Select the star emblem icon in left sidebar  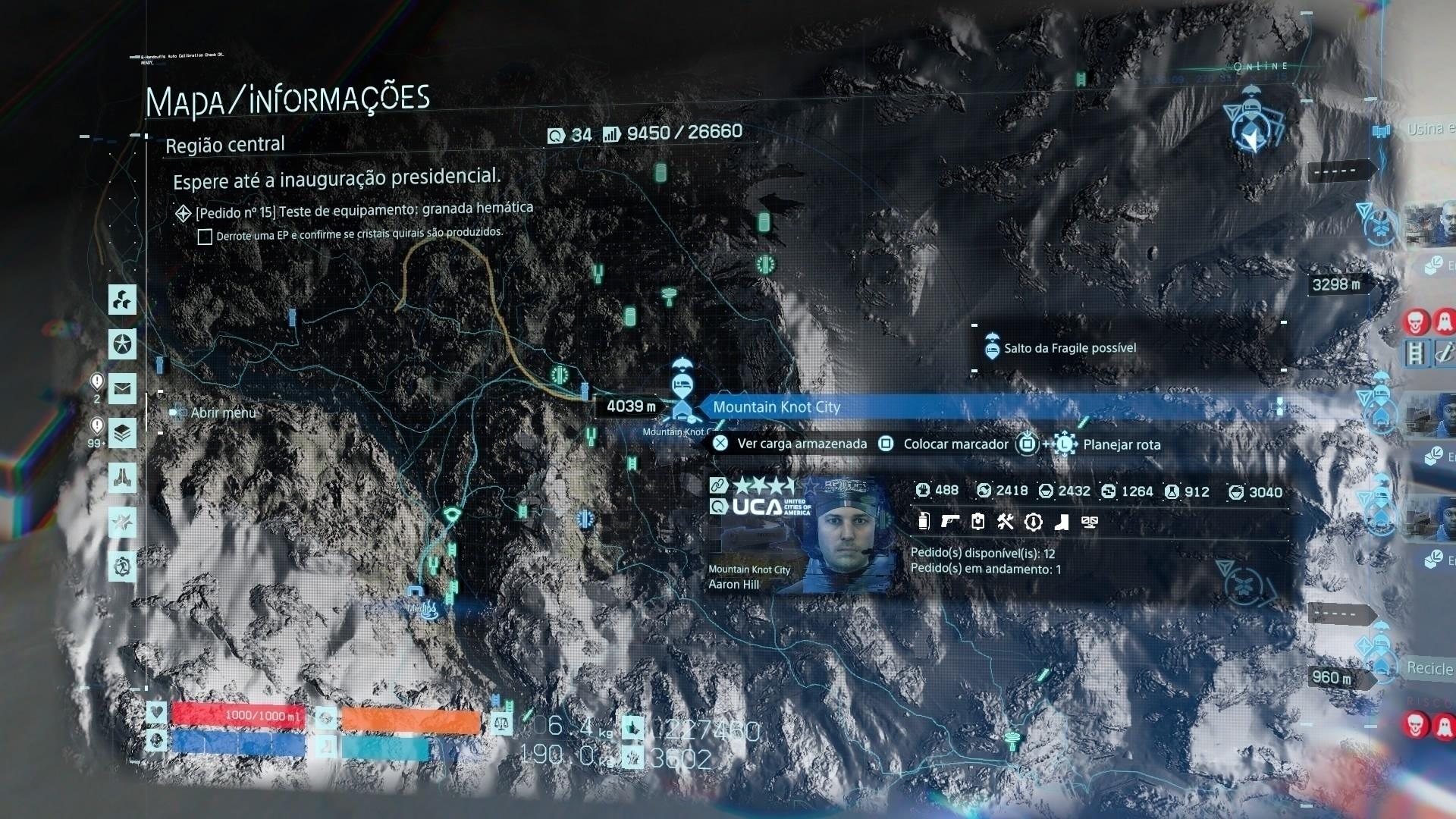[124, 343]
